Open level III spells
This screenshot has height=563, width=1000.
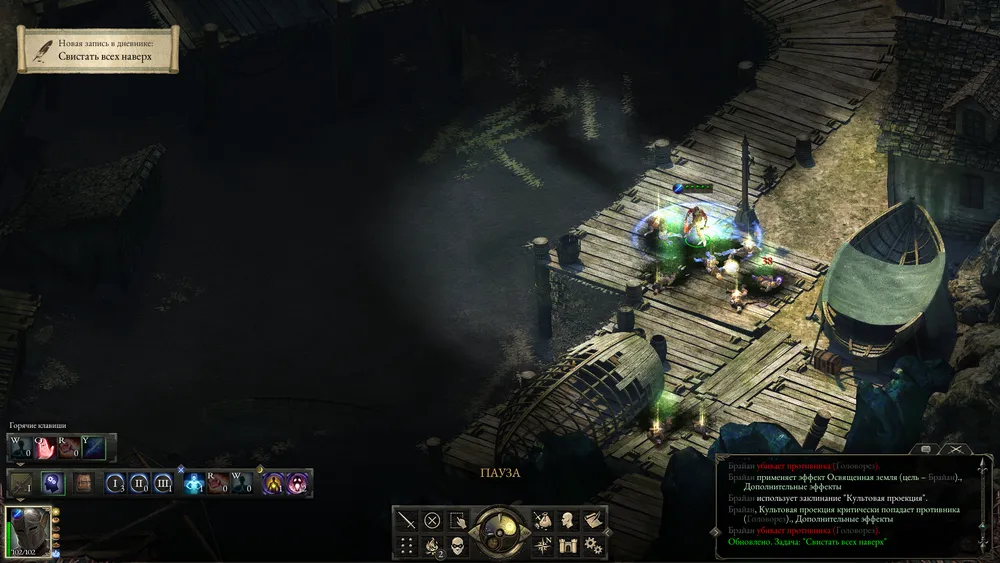163,484
